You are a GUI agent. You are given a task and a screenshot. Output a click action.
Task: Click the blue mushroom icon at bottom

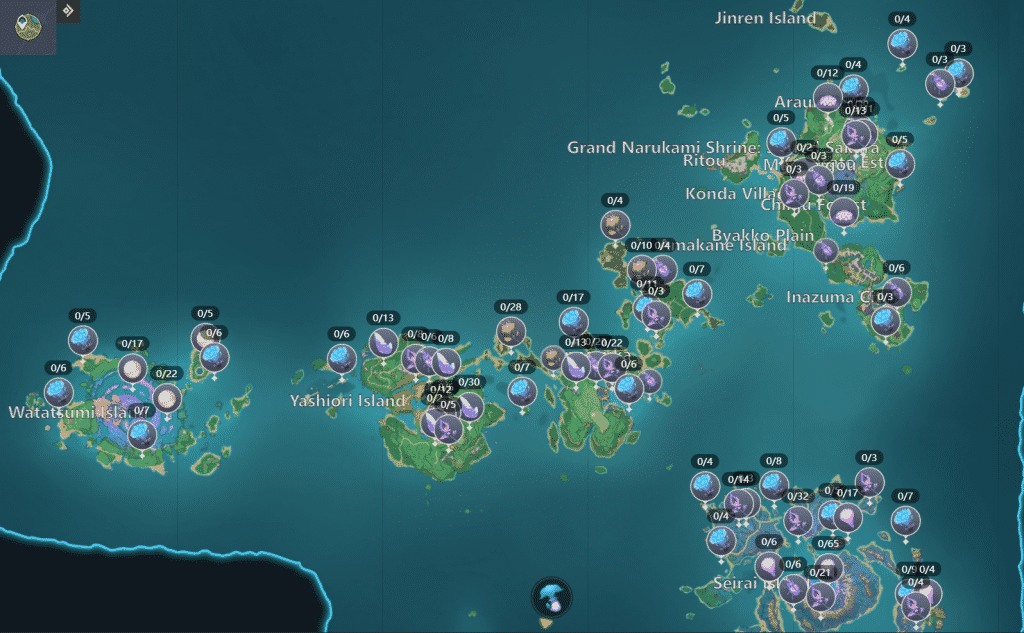(549, 597)
